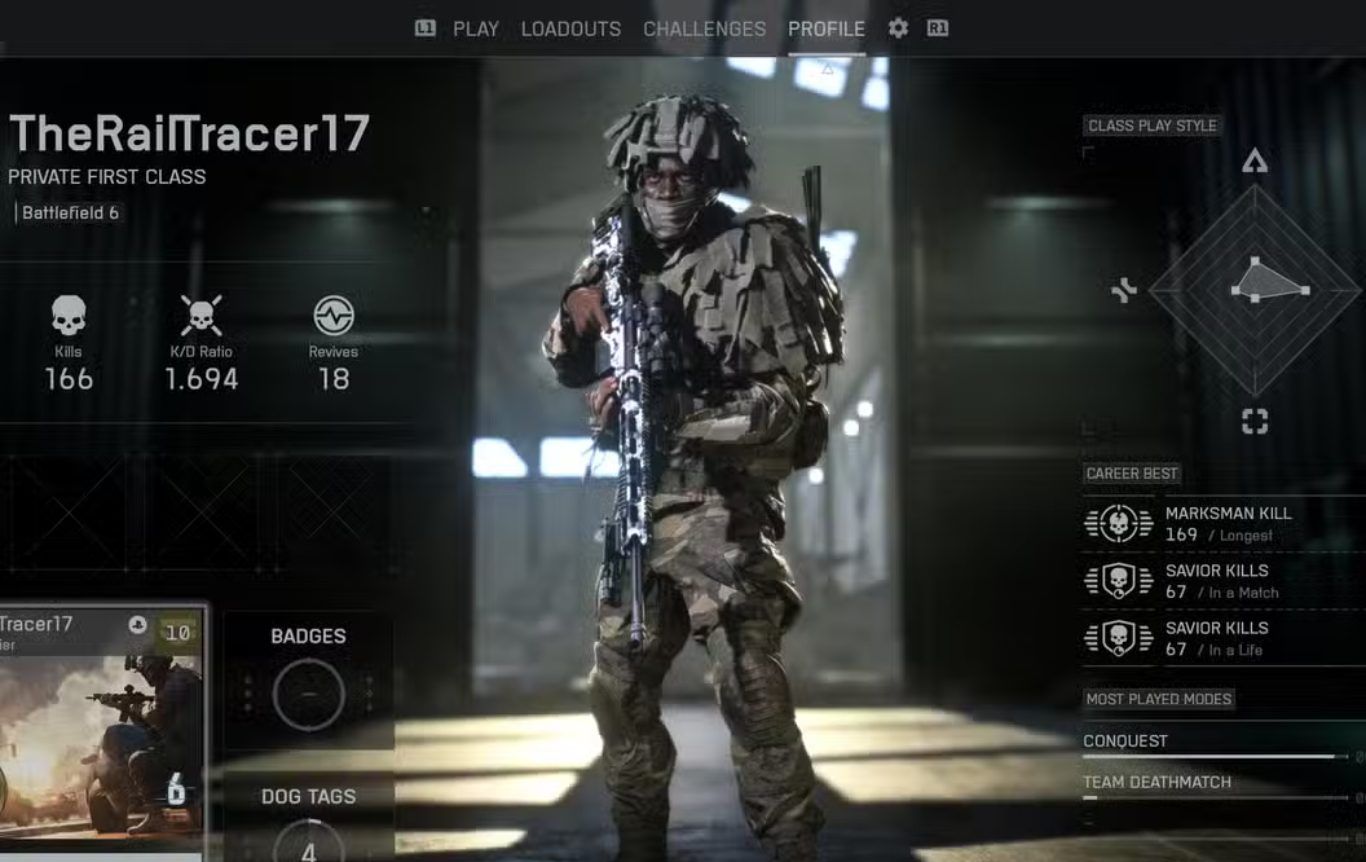Select the Savior Kills In a Match row

(1222, 581)
